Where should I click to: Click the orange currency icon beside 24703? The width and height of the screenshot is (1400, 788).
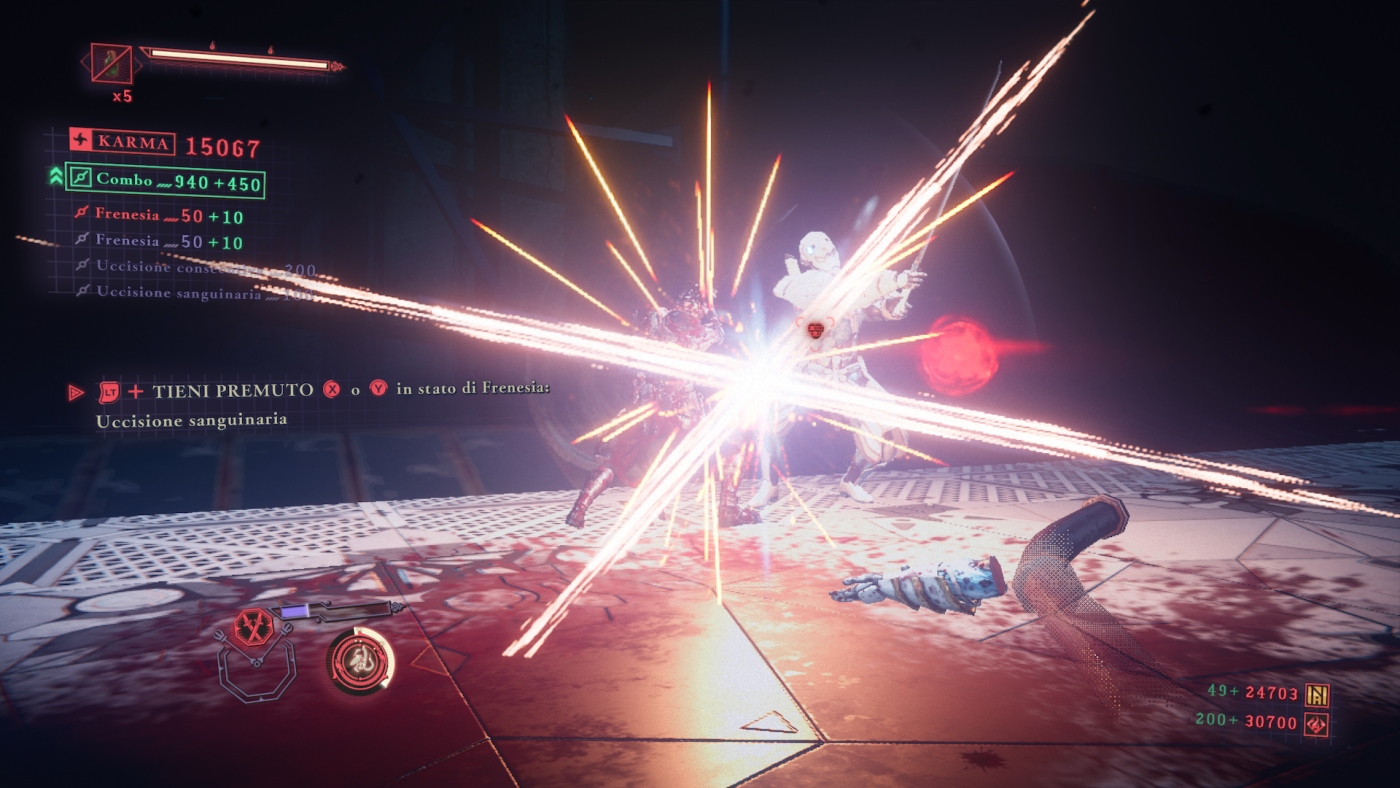(x=1317, y=693)
